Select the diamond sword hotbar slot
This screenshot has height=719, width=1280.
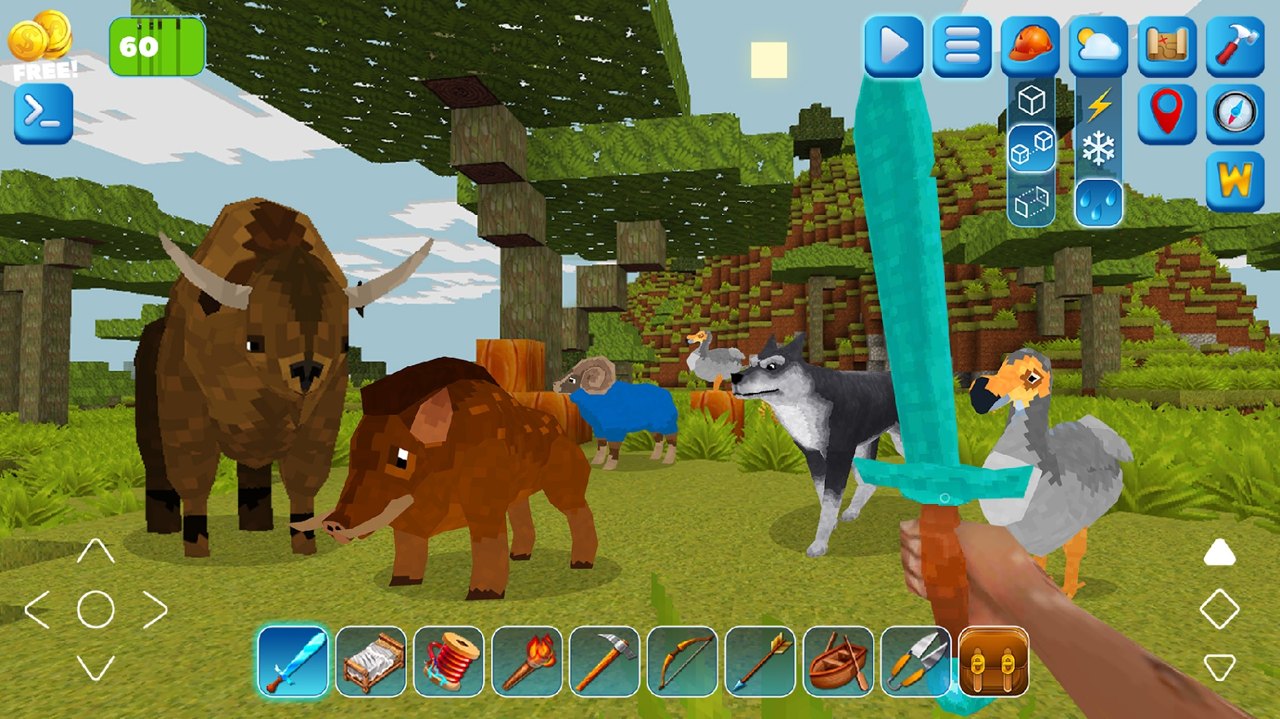point(293,661)
